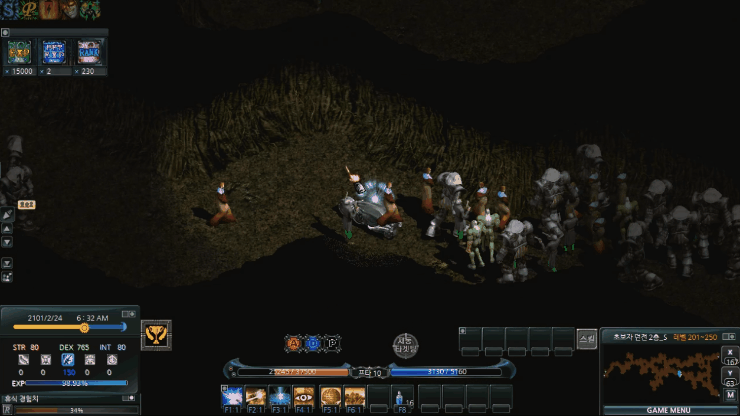Toggle the orange A mode button
The height and width of the screenshot is (416, 740).
[x=294, y=342]
